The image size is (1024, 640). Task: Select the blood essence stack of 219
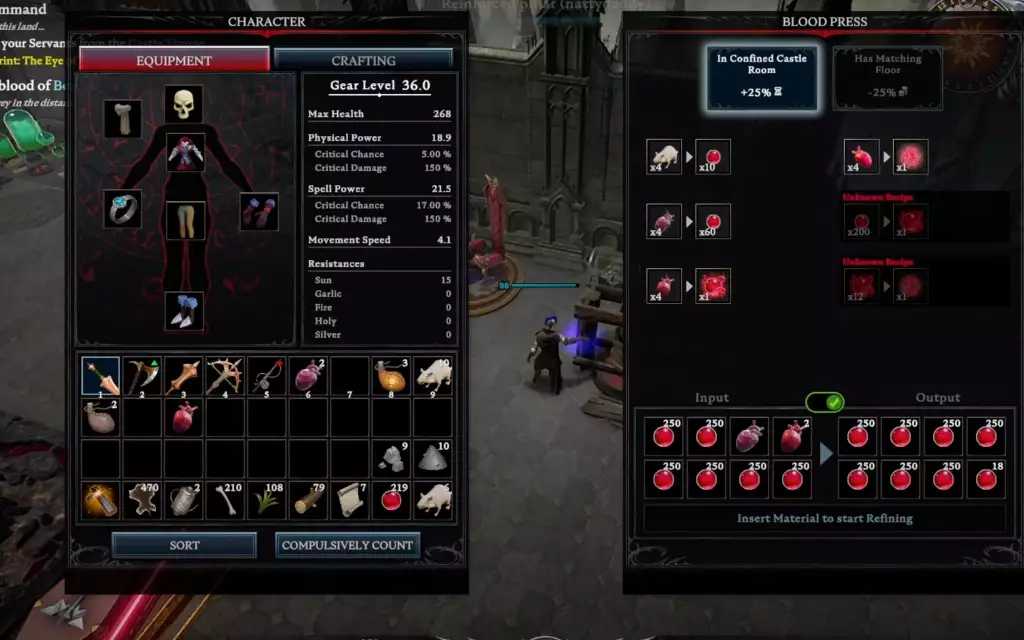[x=391, y=499]
